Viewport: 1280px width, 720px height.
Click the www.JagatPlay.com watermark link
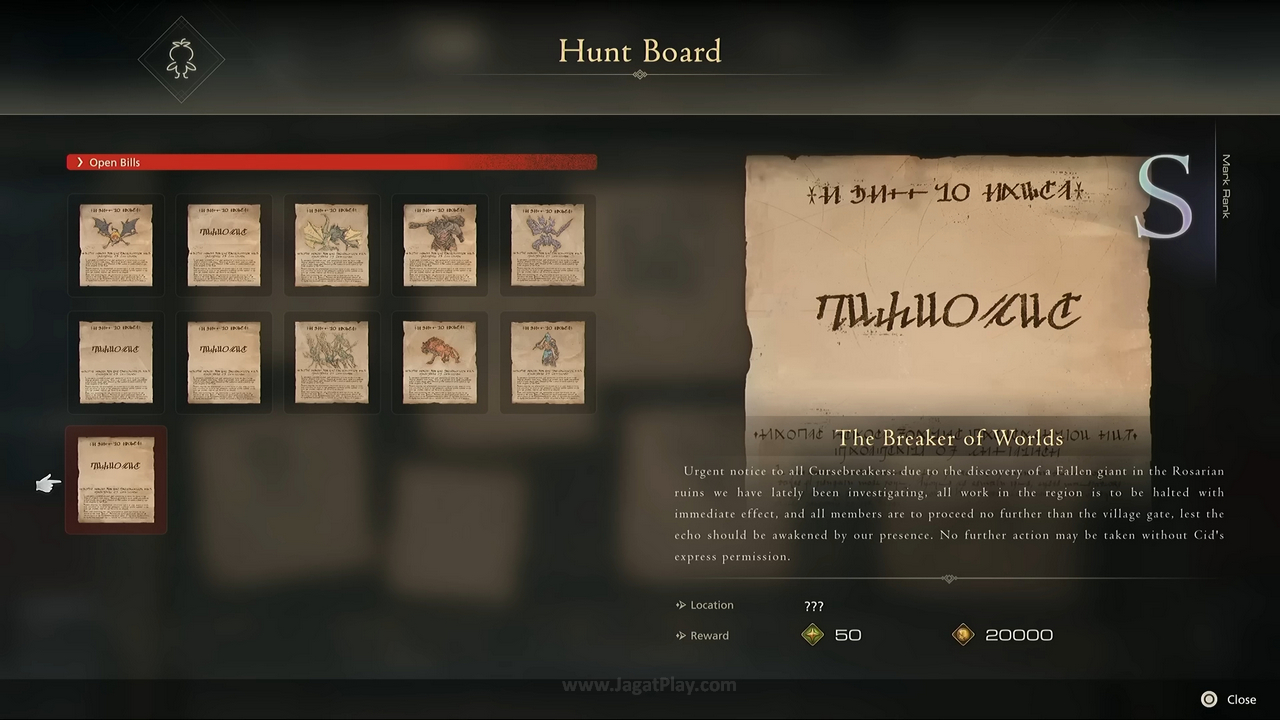pos(651,685)
